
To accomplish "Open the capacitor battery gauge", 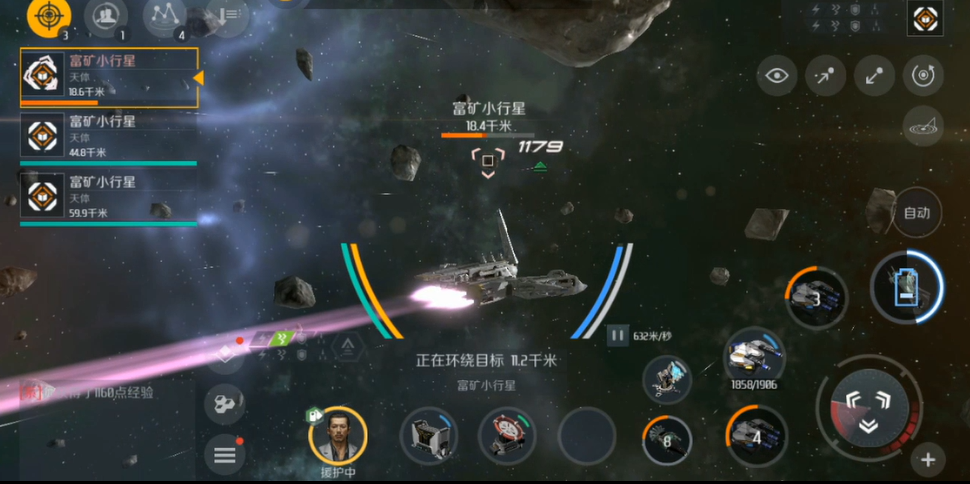I will click(x=906, y=286).
